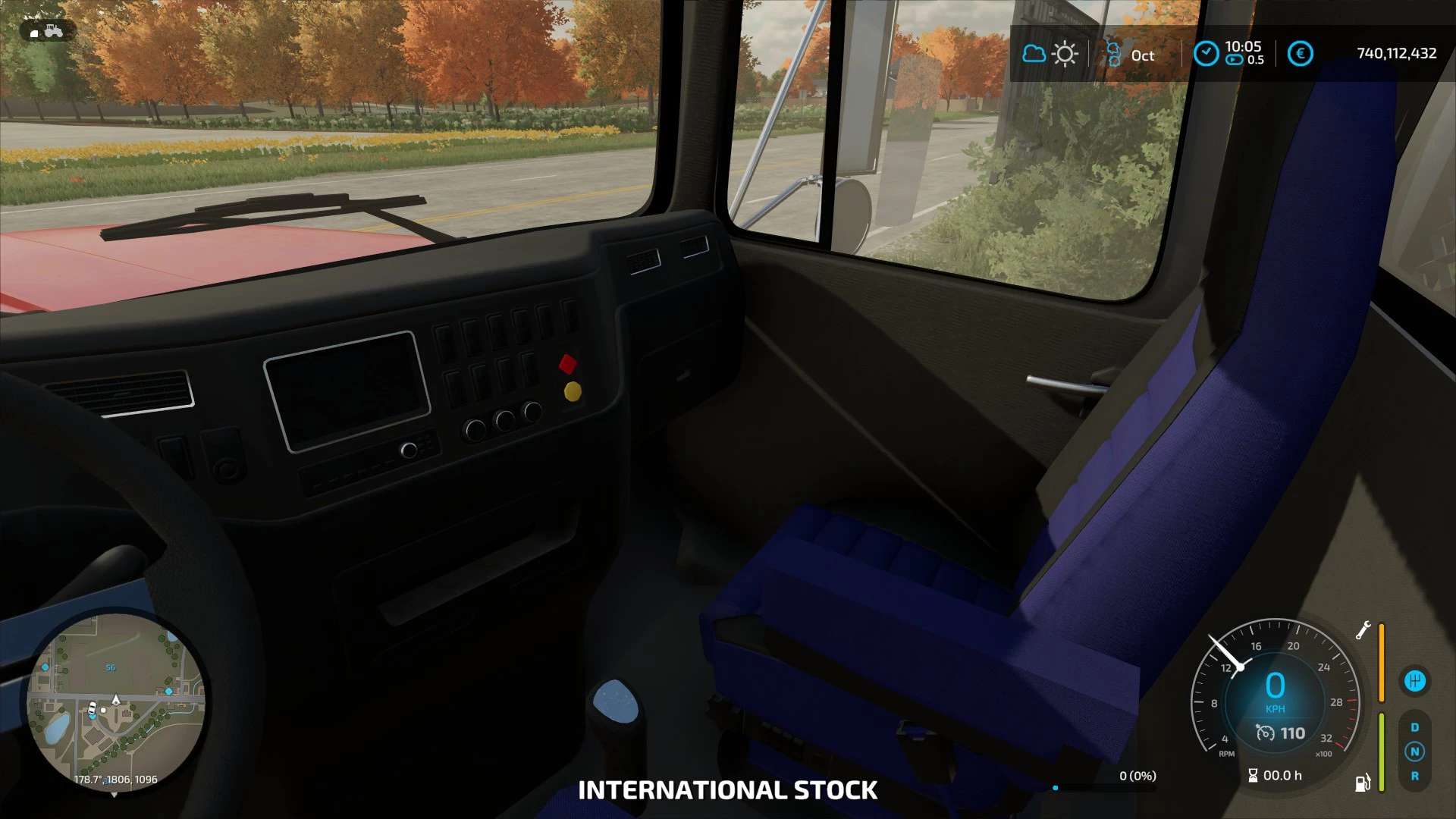Select the clock icon beside the time

tap(1206, 54)
